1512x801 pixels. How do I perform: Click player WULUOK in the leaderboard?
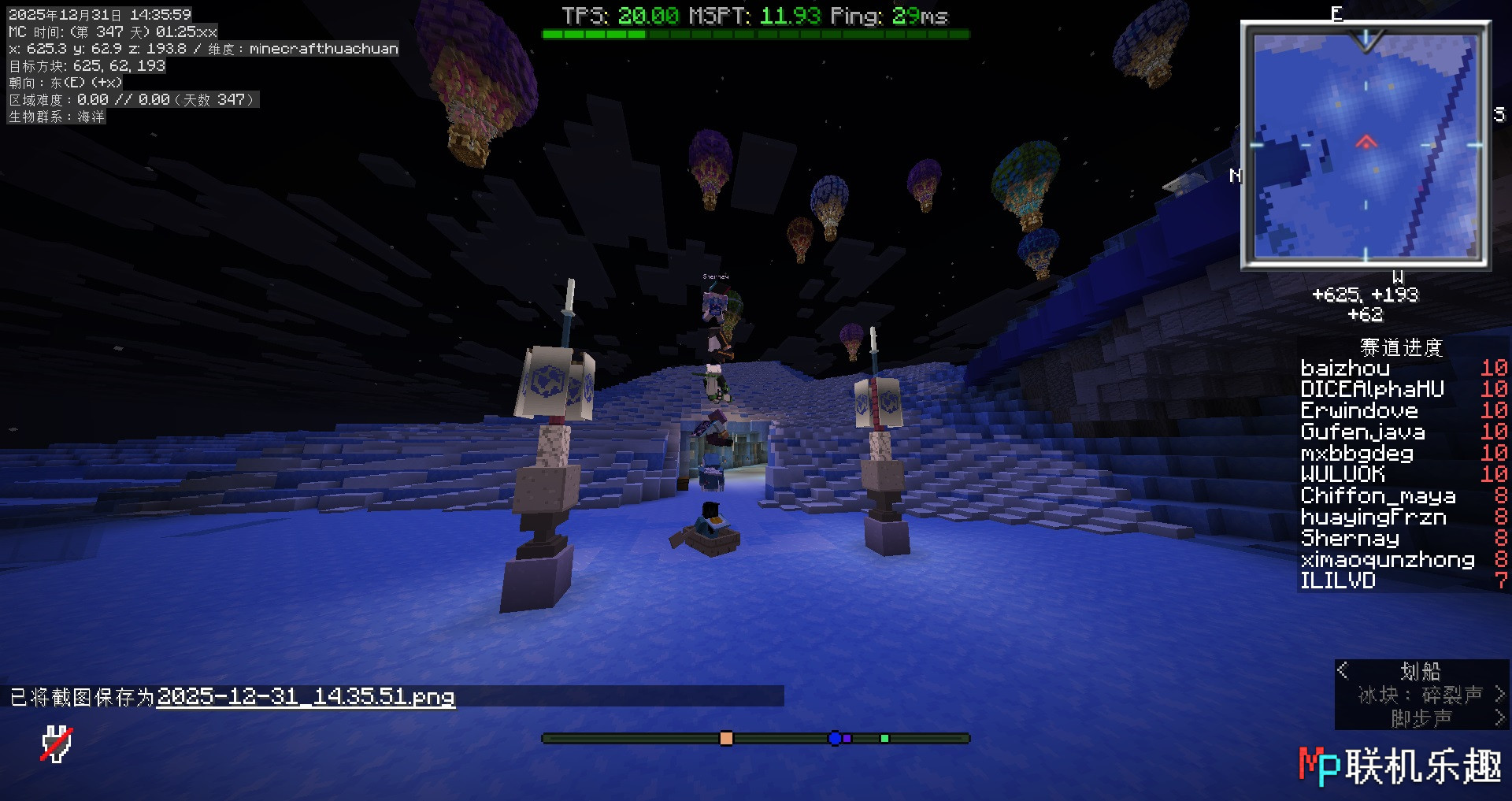coord(1344,474)
